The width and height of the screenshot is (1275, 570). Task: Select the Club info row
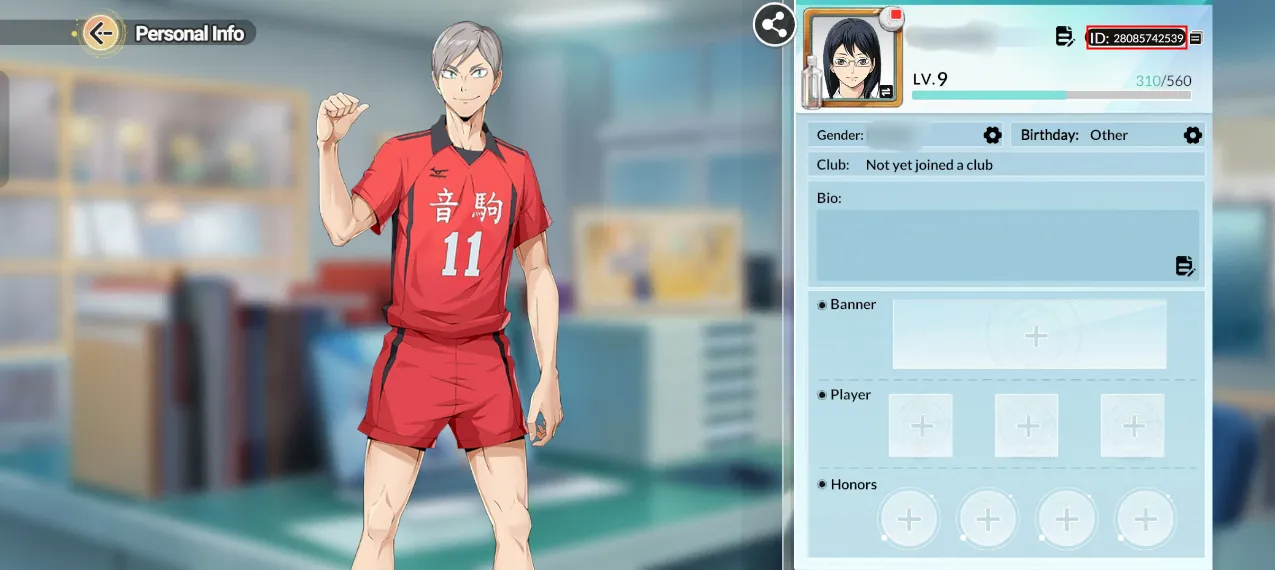click(x=1005, y=165)
